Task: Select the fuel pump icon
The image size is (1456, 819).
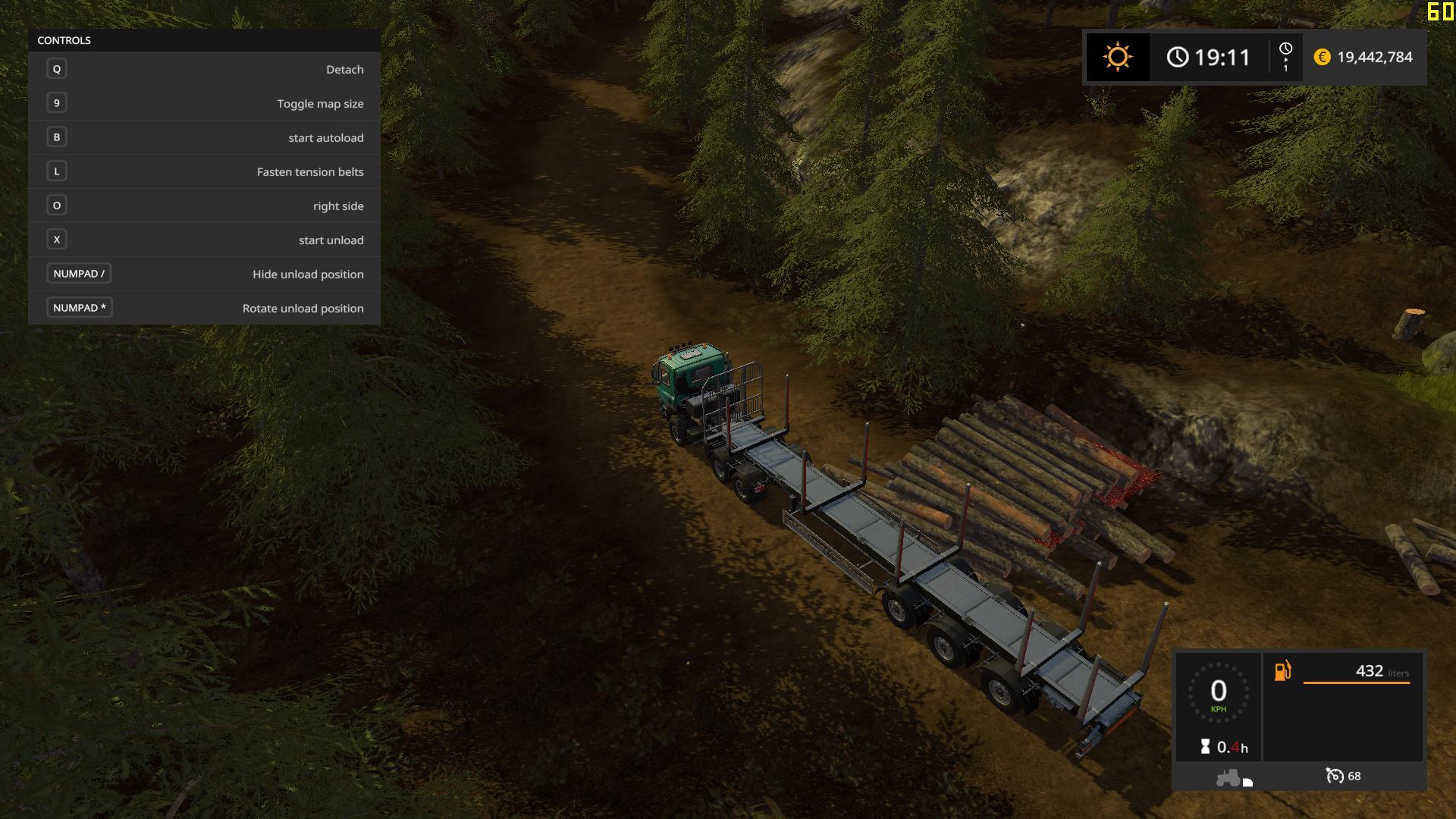Action: [1282, 671]
